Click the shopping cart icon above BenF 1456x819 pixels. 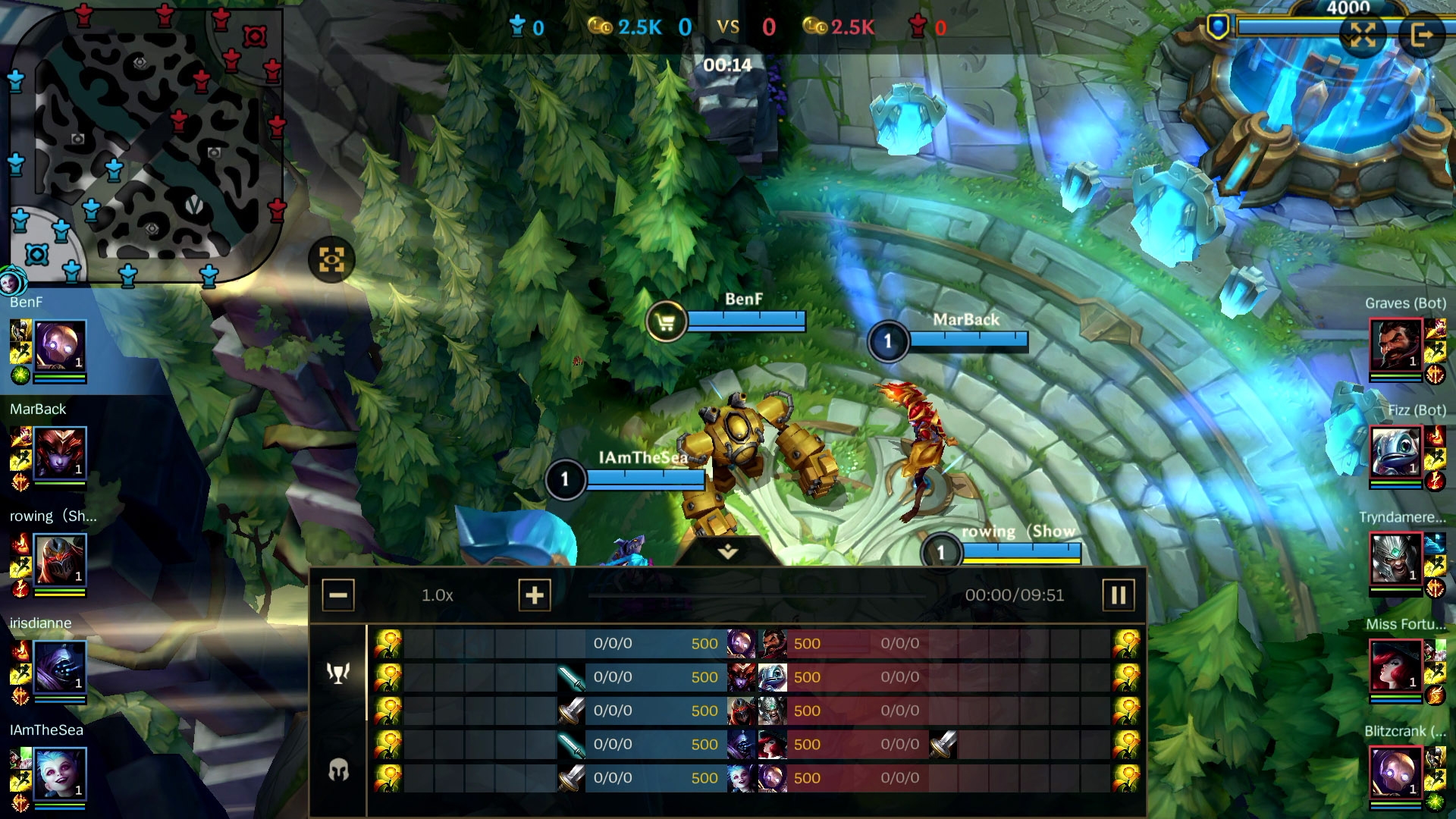click(x=666, y=322)
